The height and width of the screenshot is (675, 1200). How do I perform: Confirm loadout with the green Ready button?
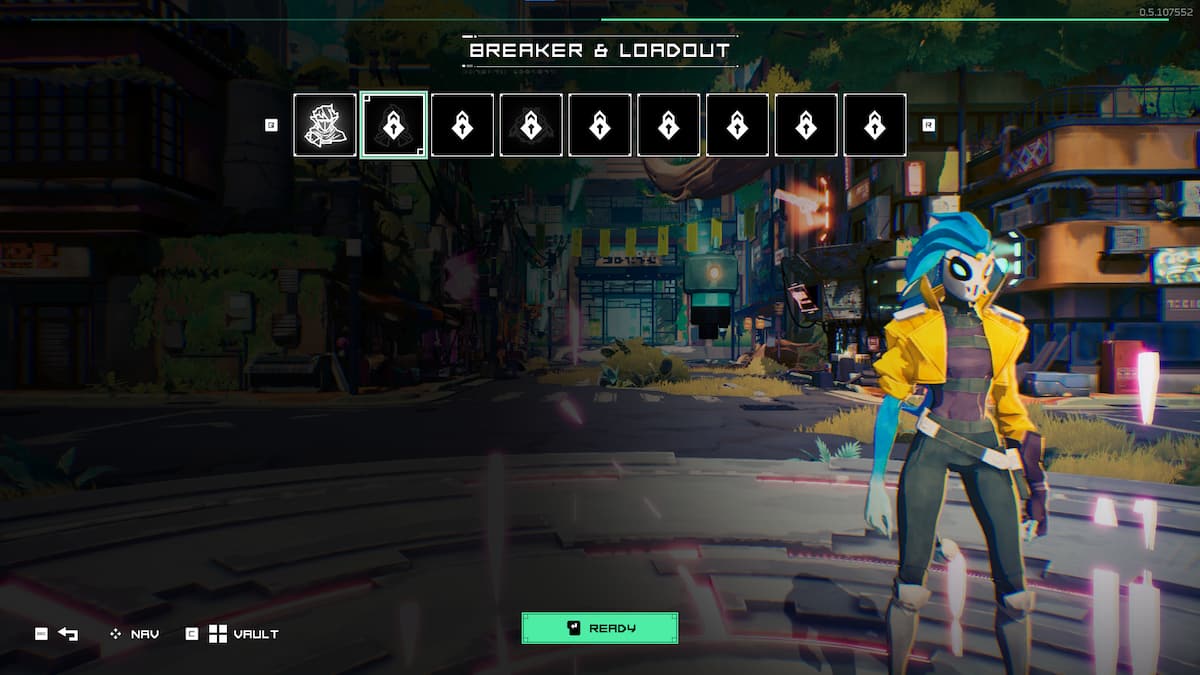click(x=600, y=628)
